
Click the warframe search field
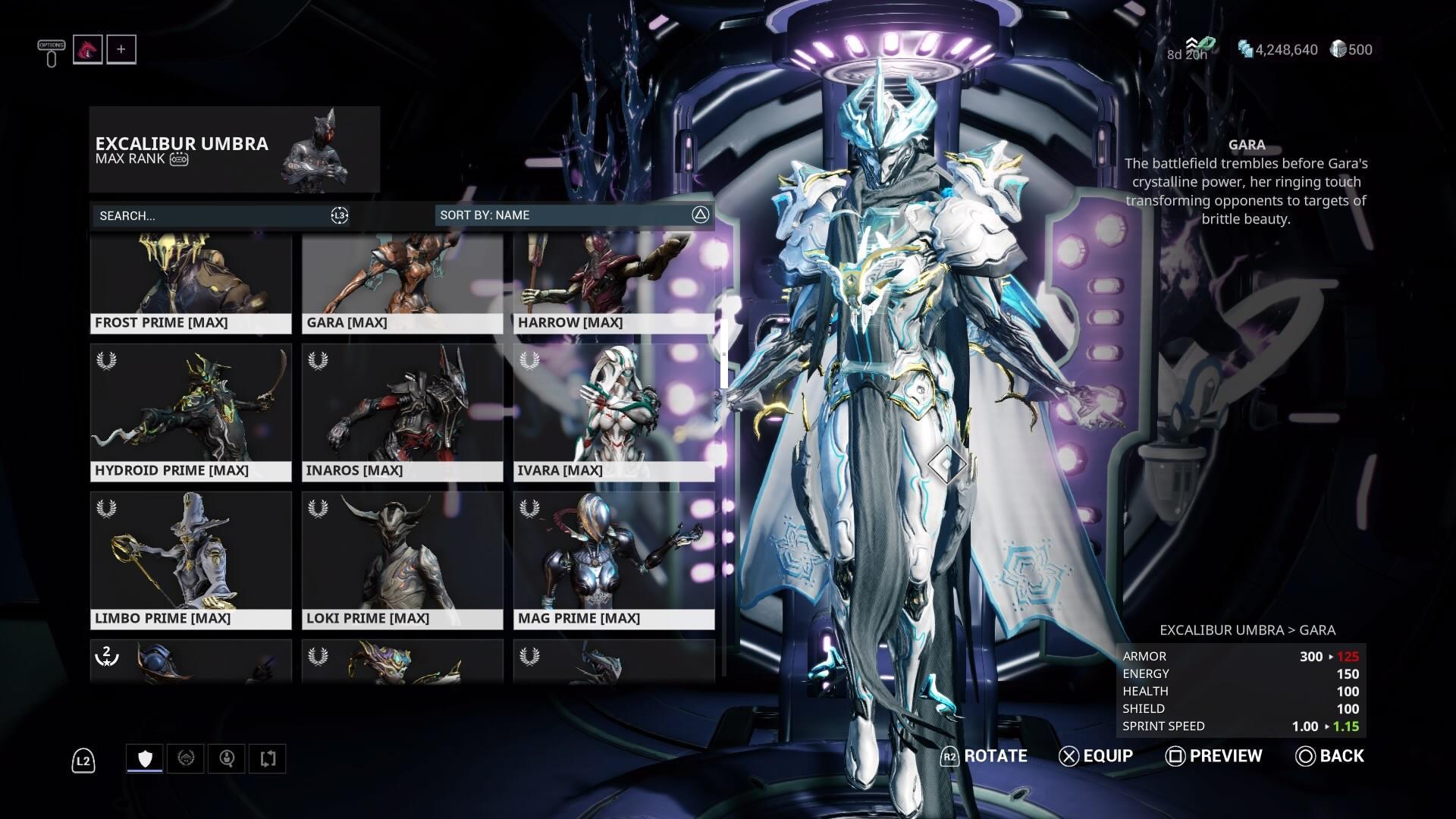pyautogui.click(x=212, y=215)
